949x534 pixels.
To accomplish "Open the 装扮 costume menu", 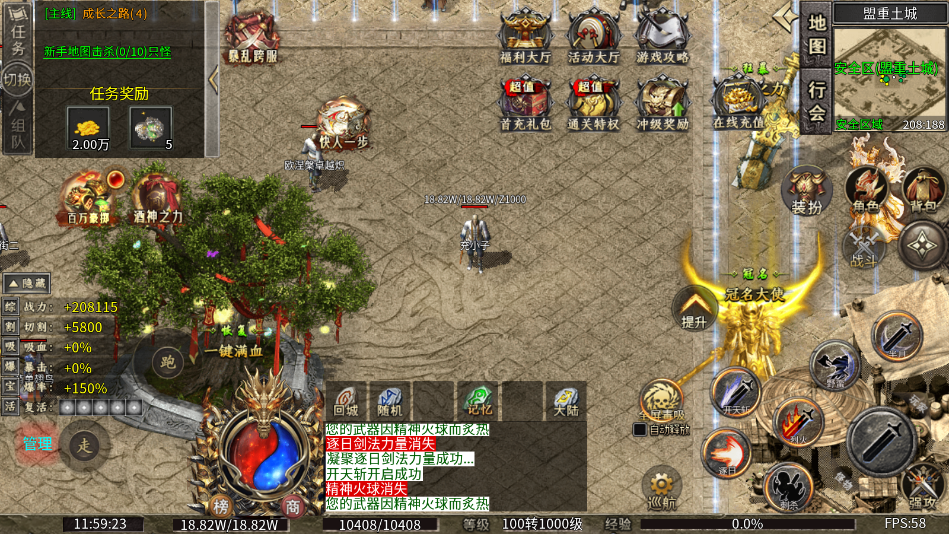I will [806, 190].
